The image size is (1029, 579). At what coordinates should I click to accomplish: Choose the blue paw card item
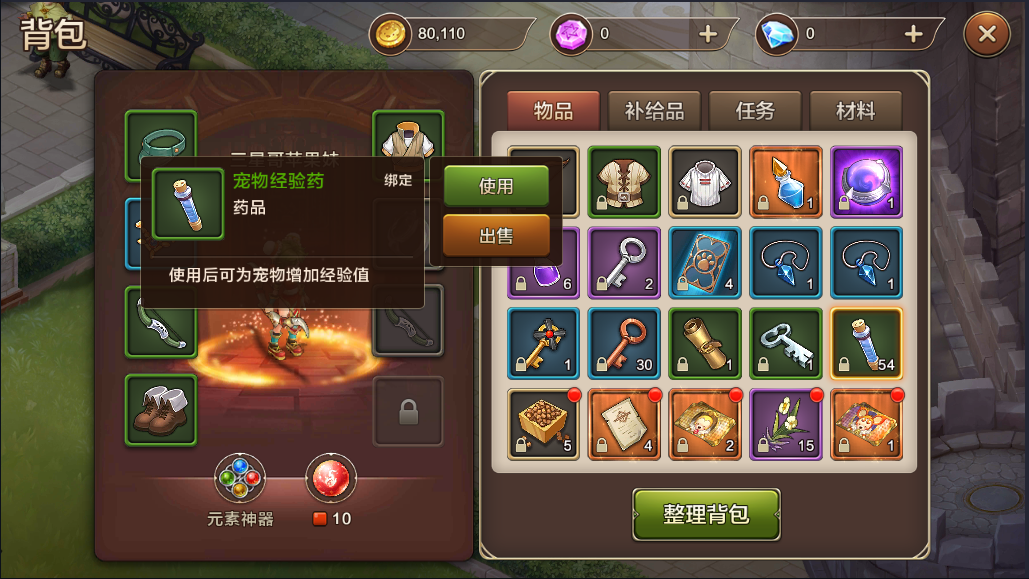pos(704,262)
